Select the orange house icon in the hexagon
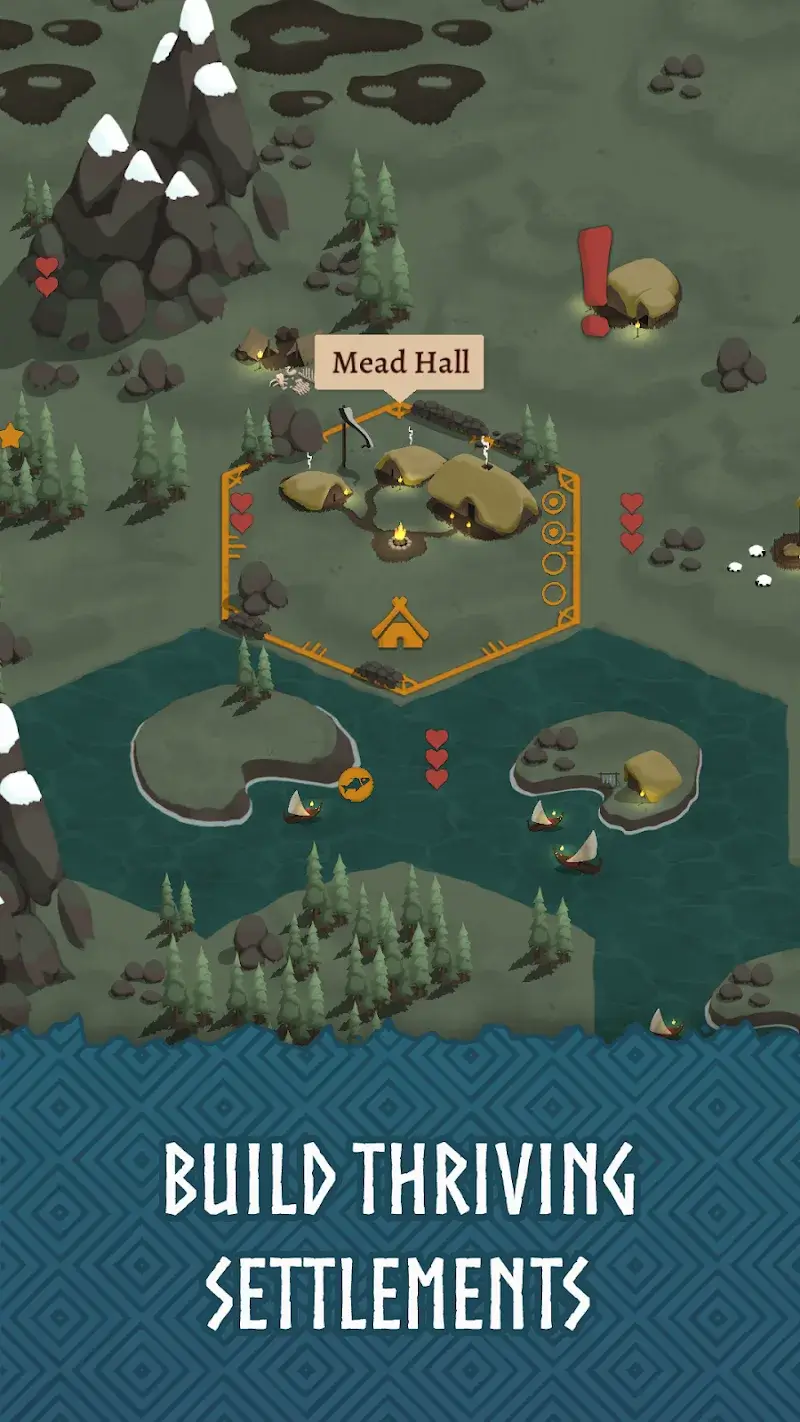The width and height of the screenshot is (800, 1422). [x=400, y=622]
